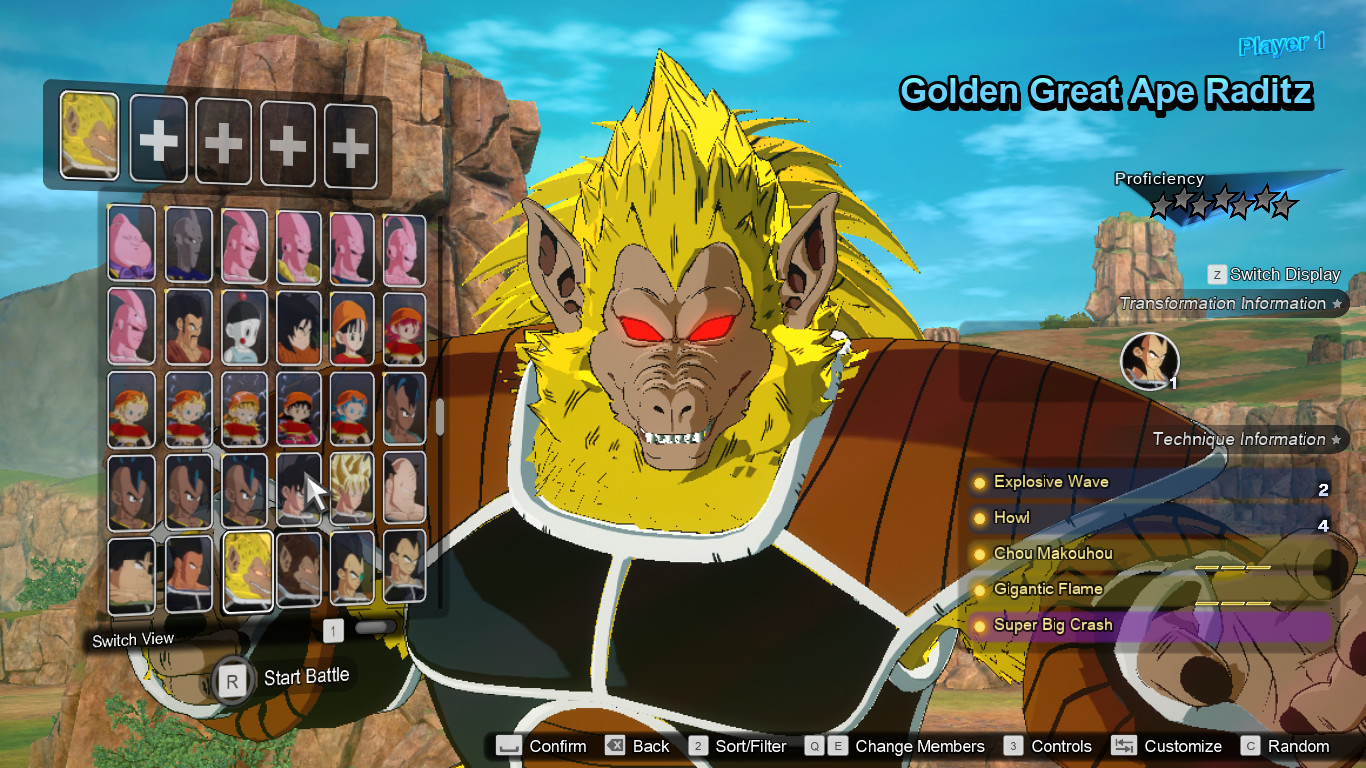The width and height of the screenshot is (1366, 768).
Task: Select Chiaotzu's character icon
Action: point(245,330)
